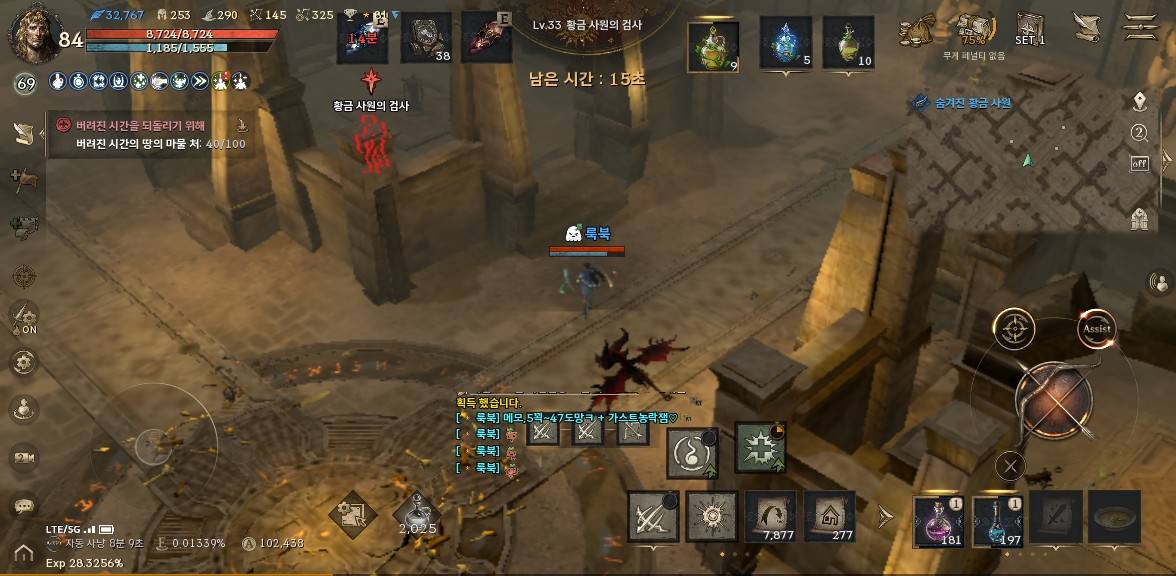Switch the SET 1 equipment preset

[1030, 28]
